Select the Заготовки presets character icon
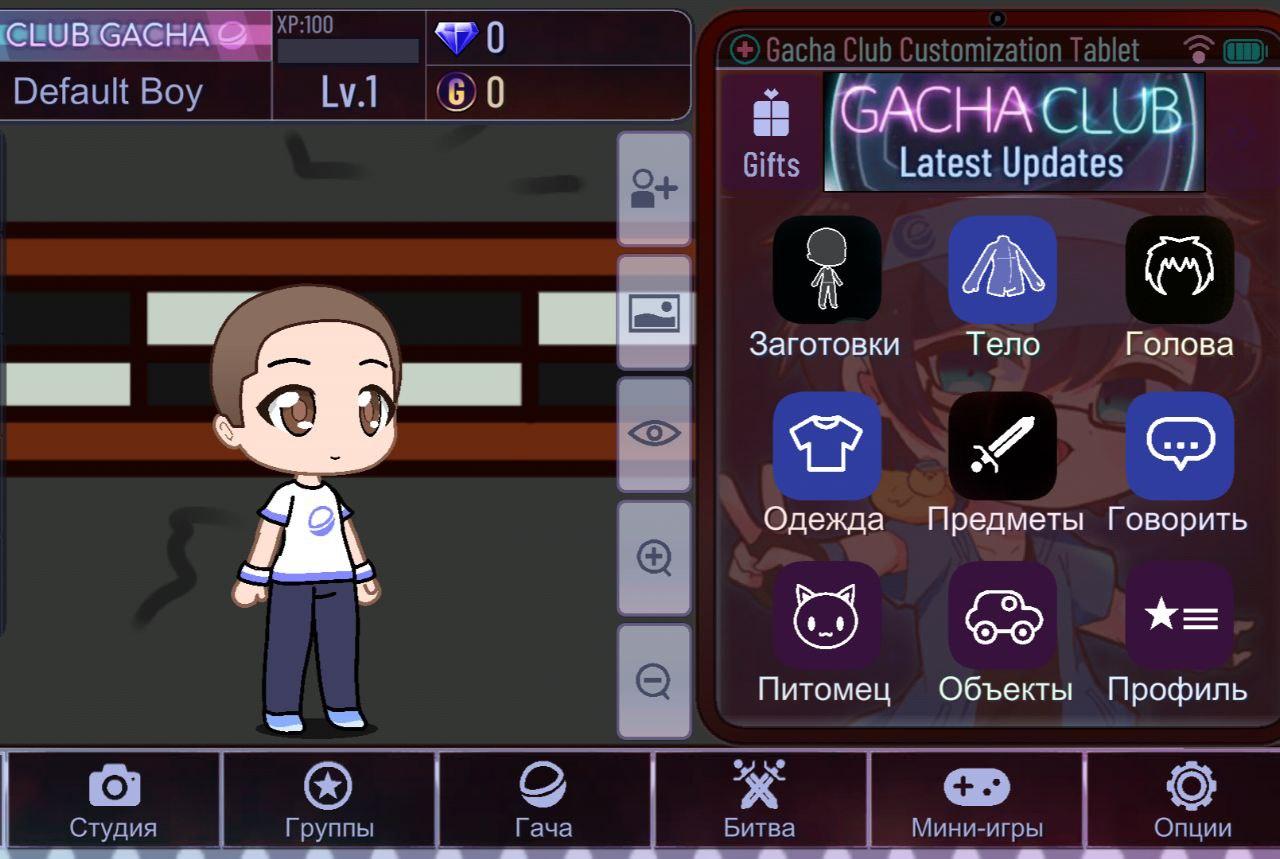Screen dimensions: 1280x859 (827, 268)
